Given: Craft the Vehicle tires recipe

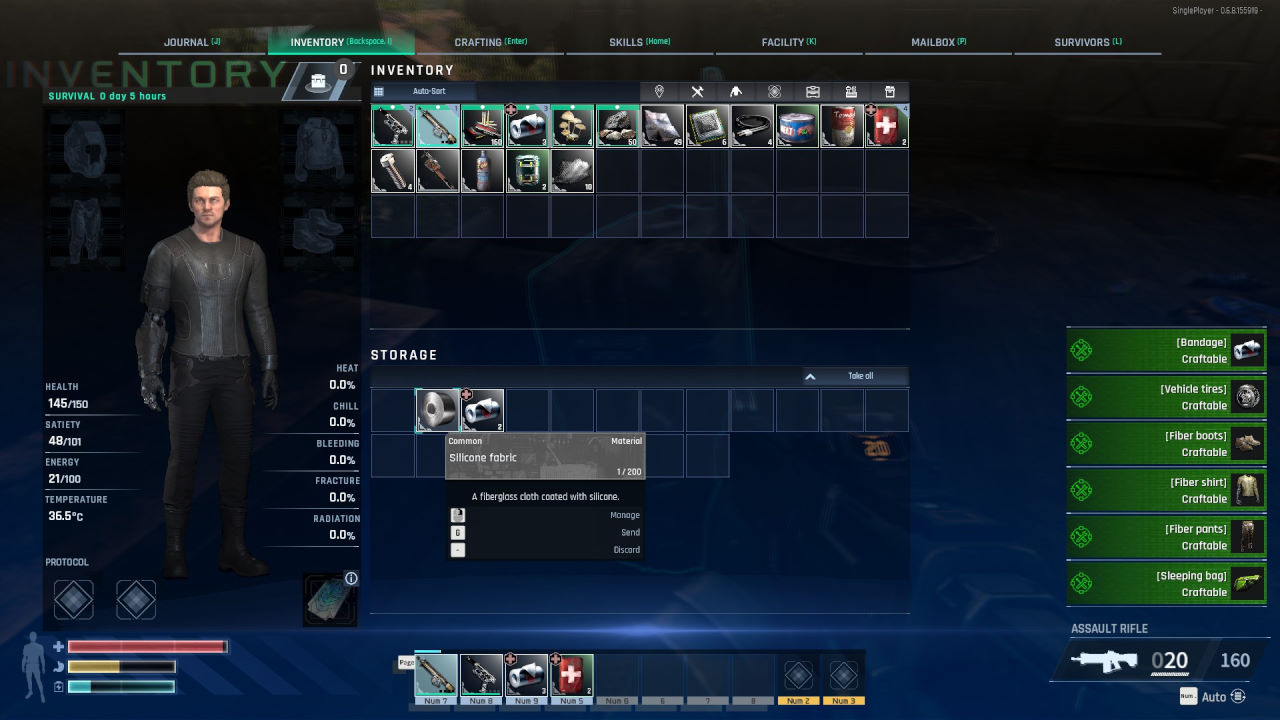Looking at the screenshot, I should [1166, 397].
